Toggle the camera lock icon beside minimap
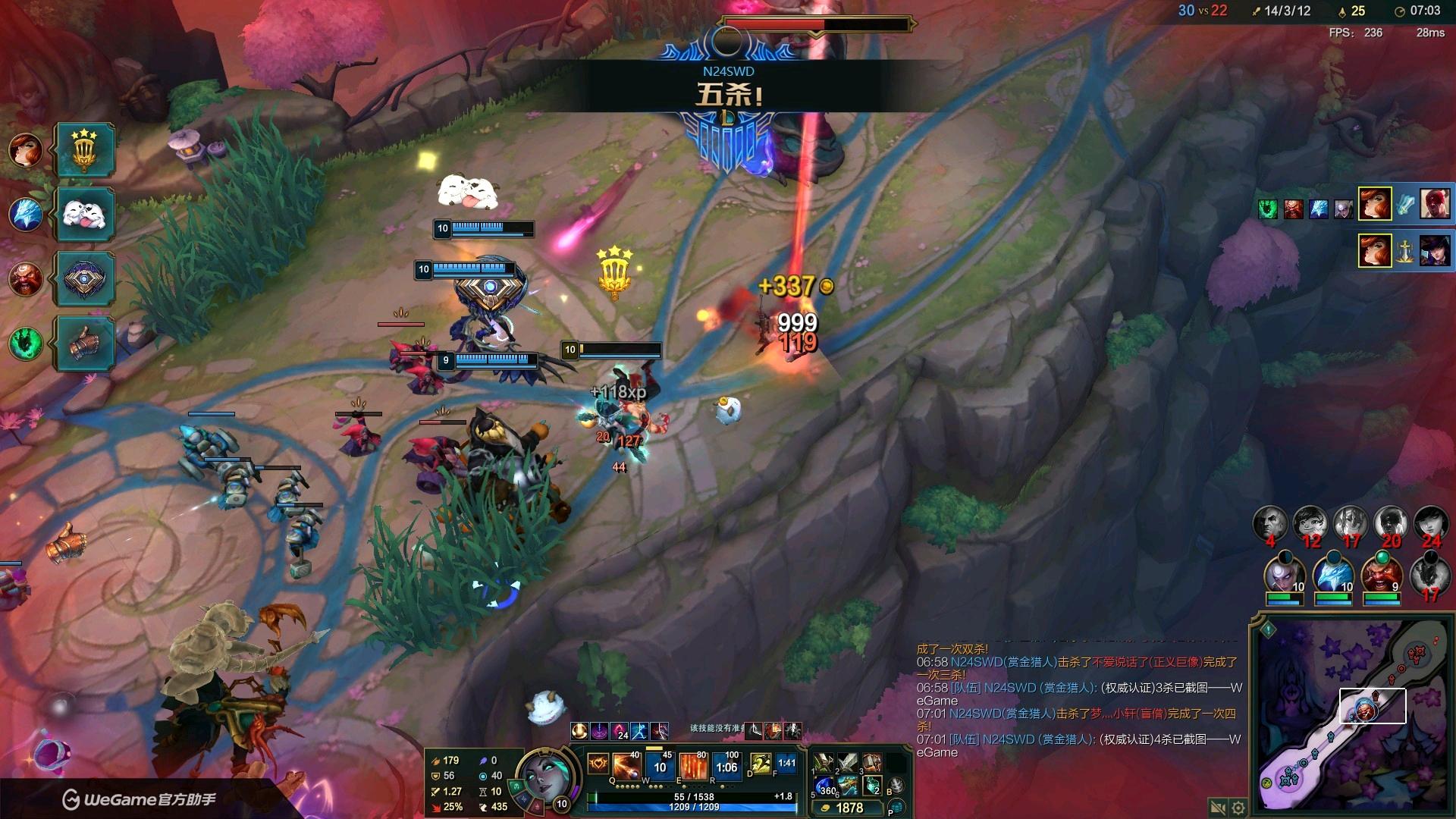This screenshot has height=819, width=1456. (x=1218, y=808)
